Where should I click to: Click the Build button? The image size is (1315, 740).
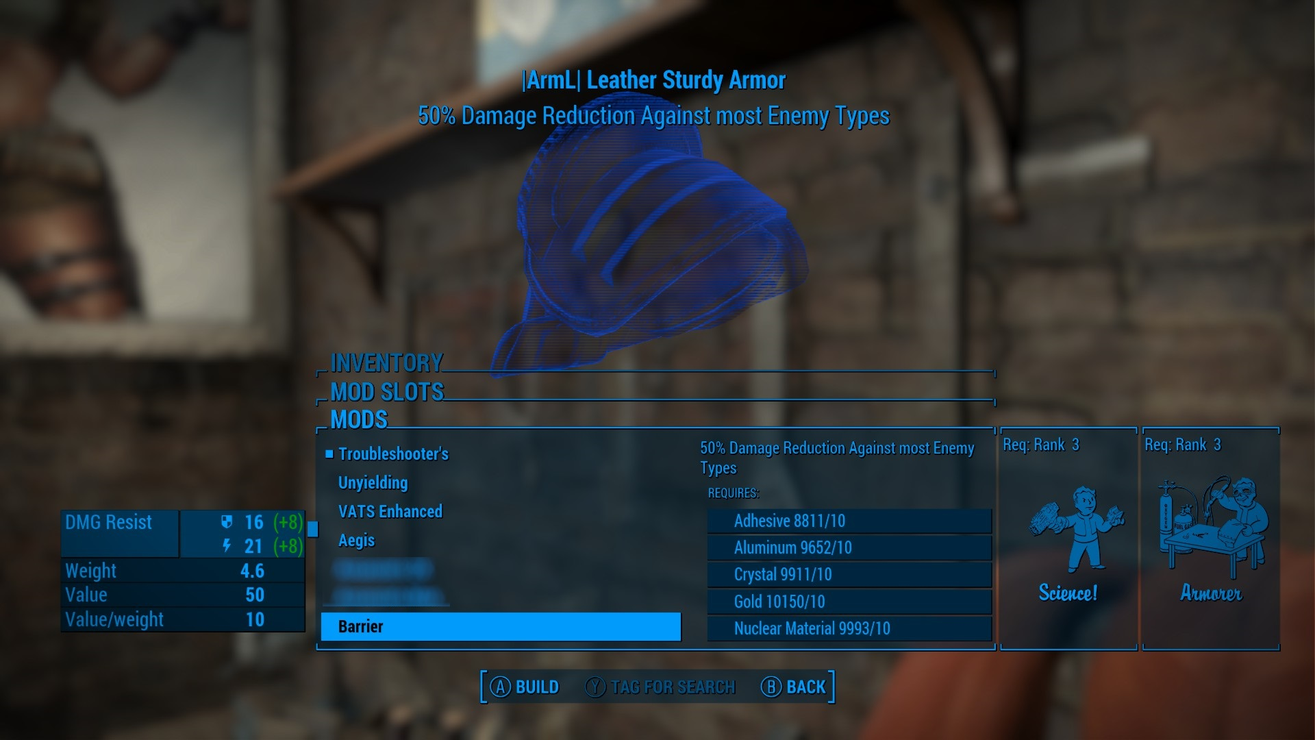(x=525, y=687)
